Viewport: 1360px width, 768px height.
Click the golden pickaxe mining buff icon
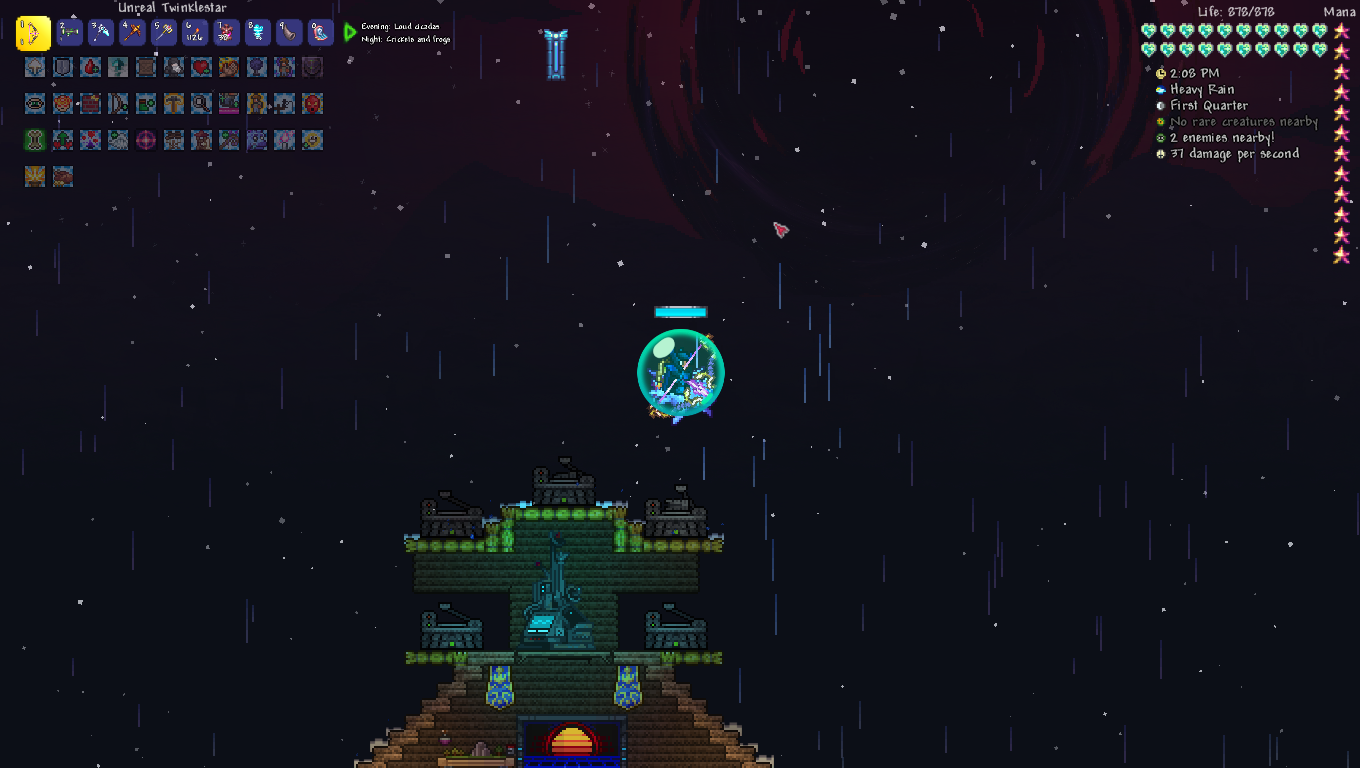click(174, 103)
